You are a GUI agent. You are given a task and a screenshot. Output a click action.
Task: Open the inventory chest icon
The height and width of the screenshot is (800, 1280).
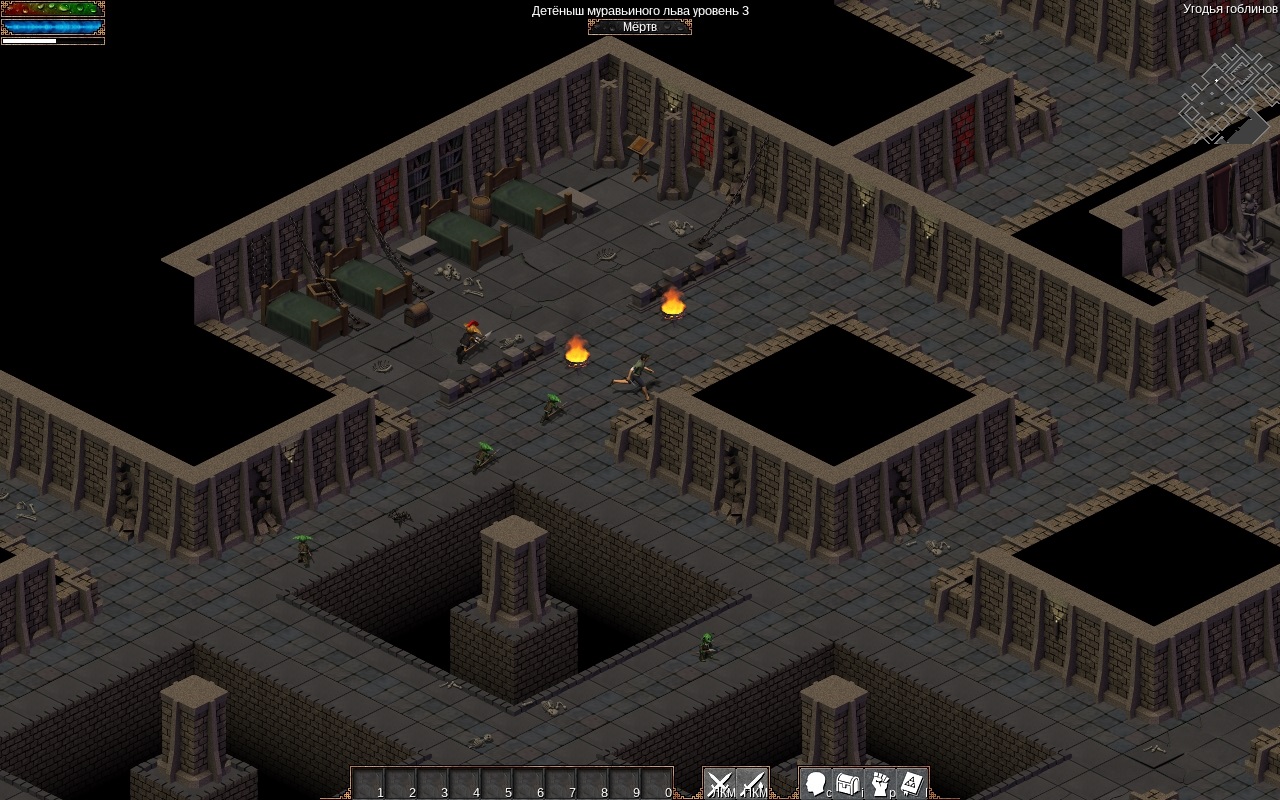[x=848, y=783]
